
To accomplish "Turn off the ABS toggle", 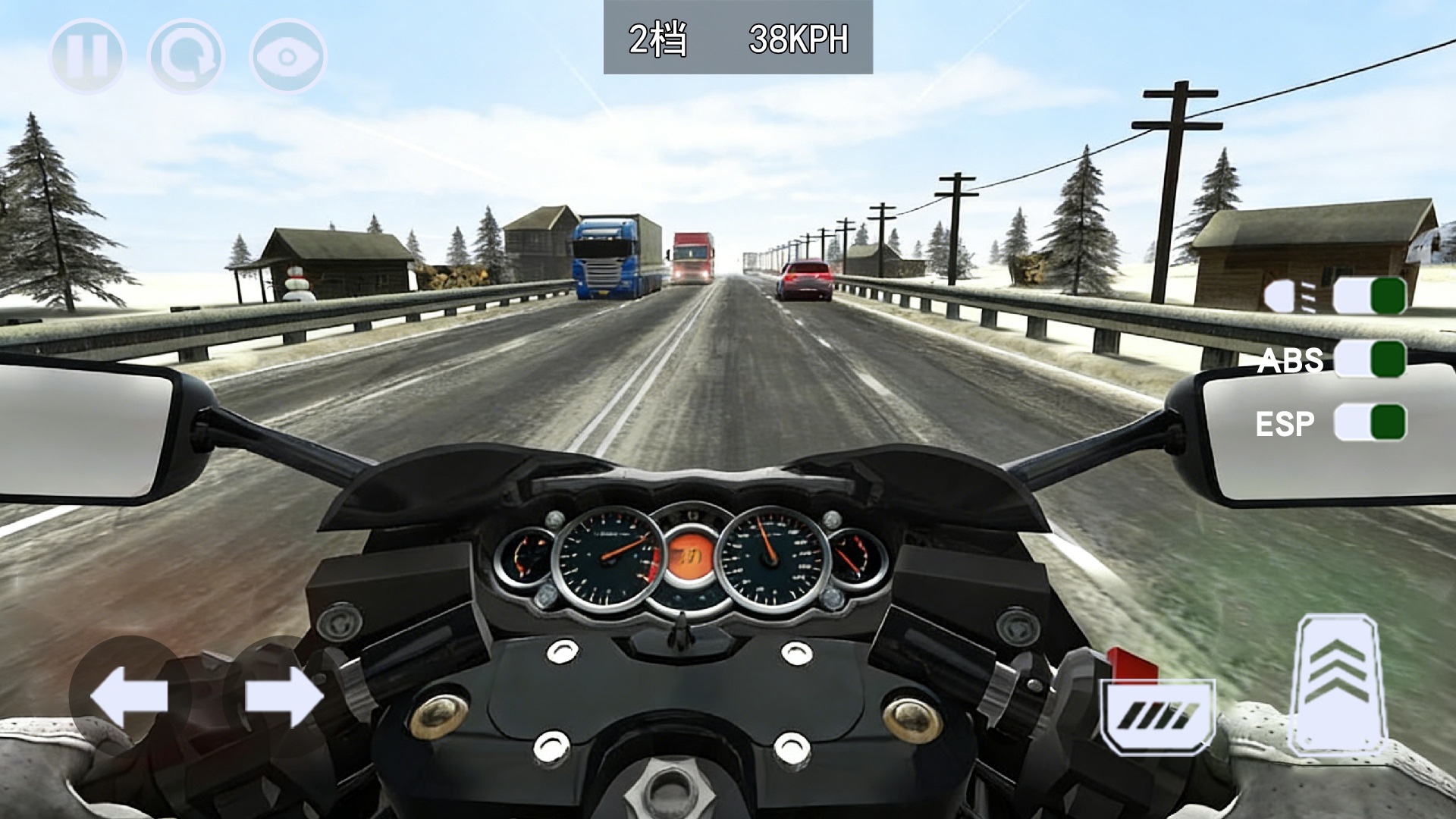I will (1370, 359).
